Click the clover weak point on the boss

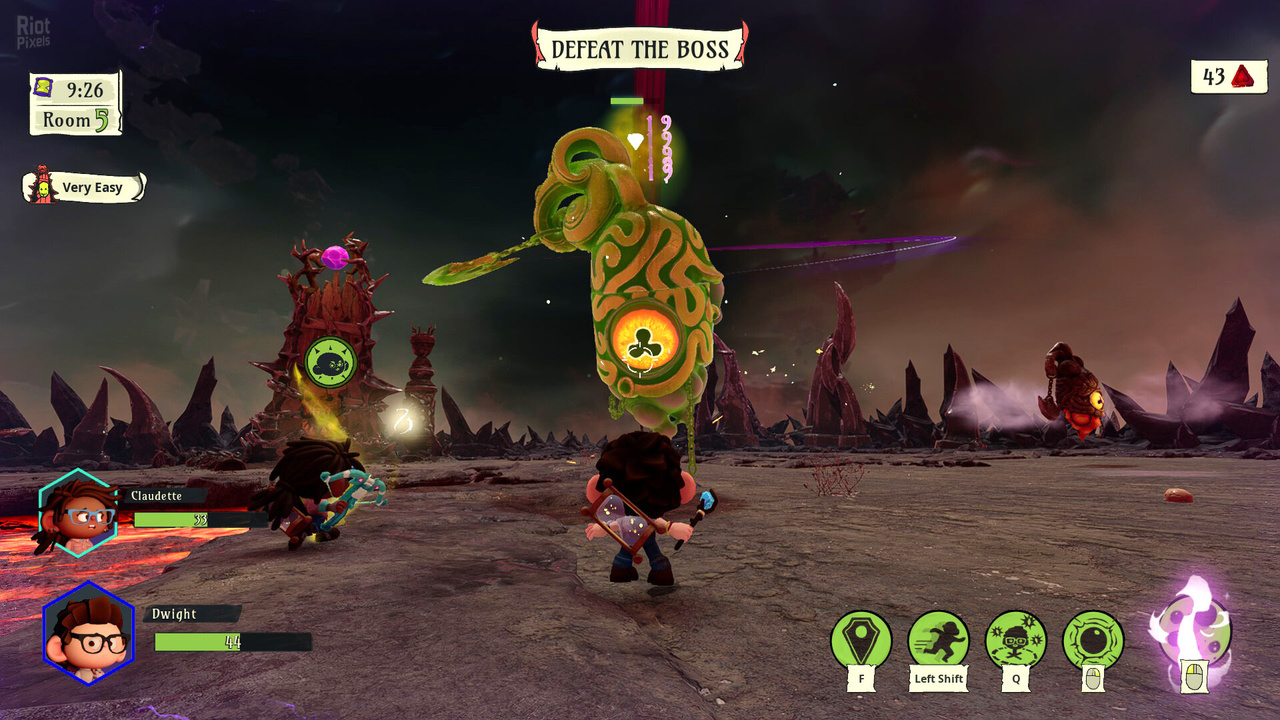[x=647, y=344]
